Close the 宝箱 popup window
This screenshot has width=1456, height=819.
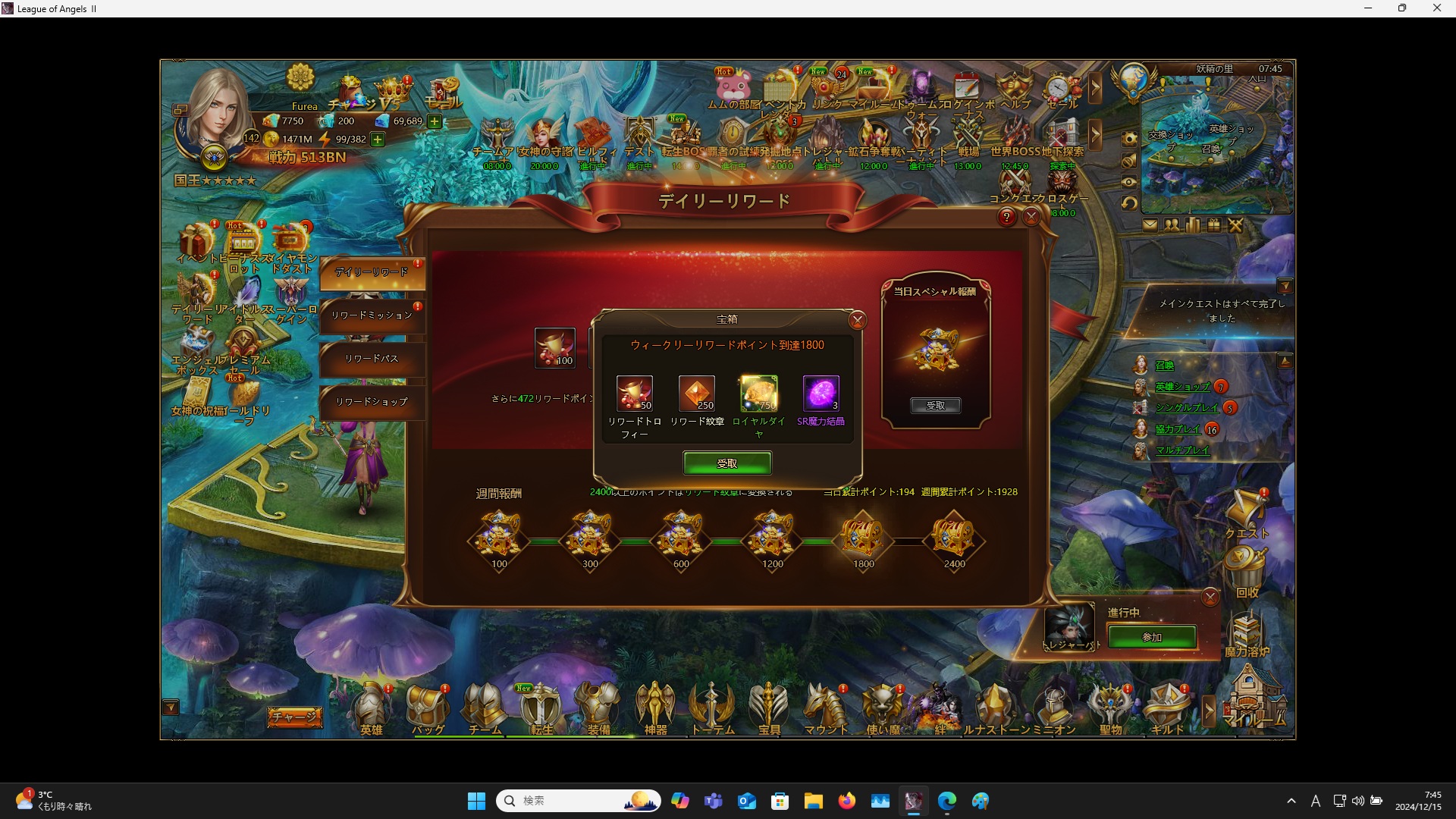coord(857,320)
